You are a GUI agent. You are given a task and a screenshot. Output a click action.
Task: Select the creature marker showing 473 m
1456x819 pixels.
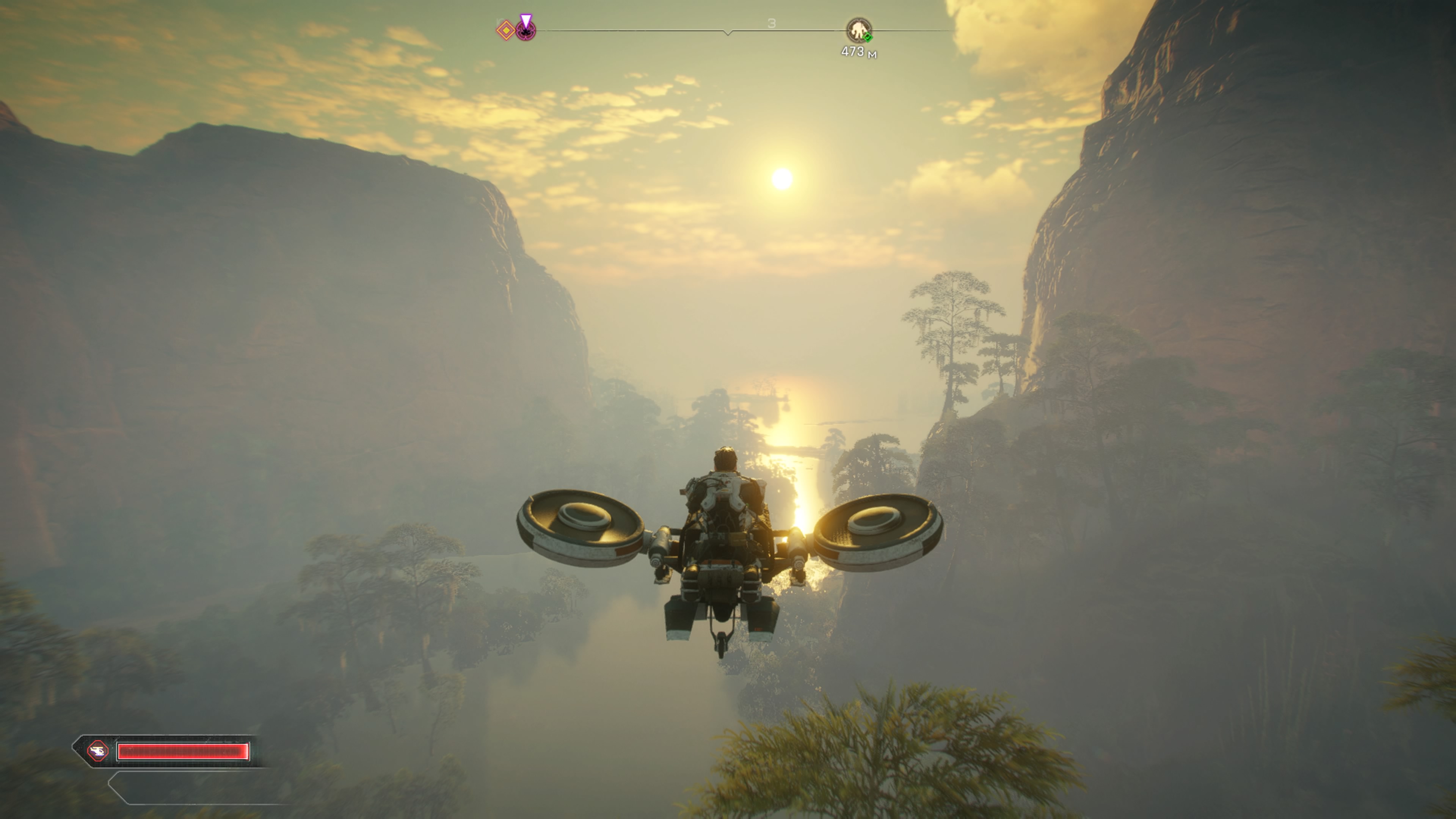pyautogui.click(x=858, y=30)
